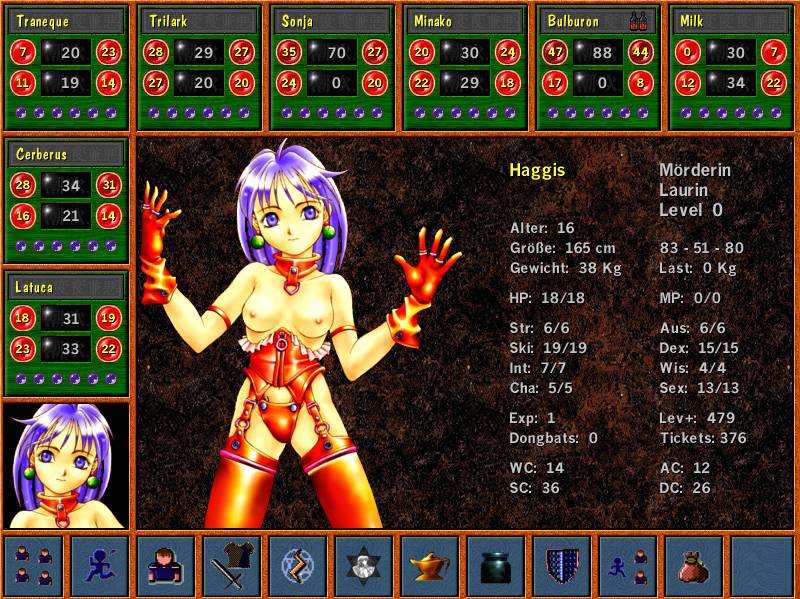
Task: Open the armor and sword equipment icon
Action: point(232,565)
